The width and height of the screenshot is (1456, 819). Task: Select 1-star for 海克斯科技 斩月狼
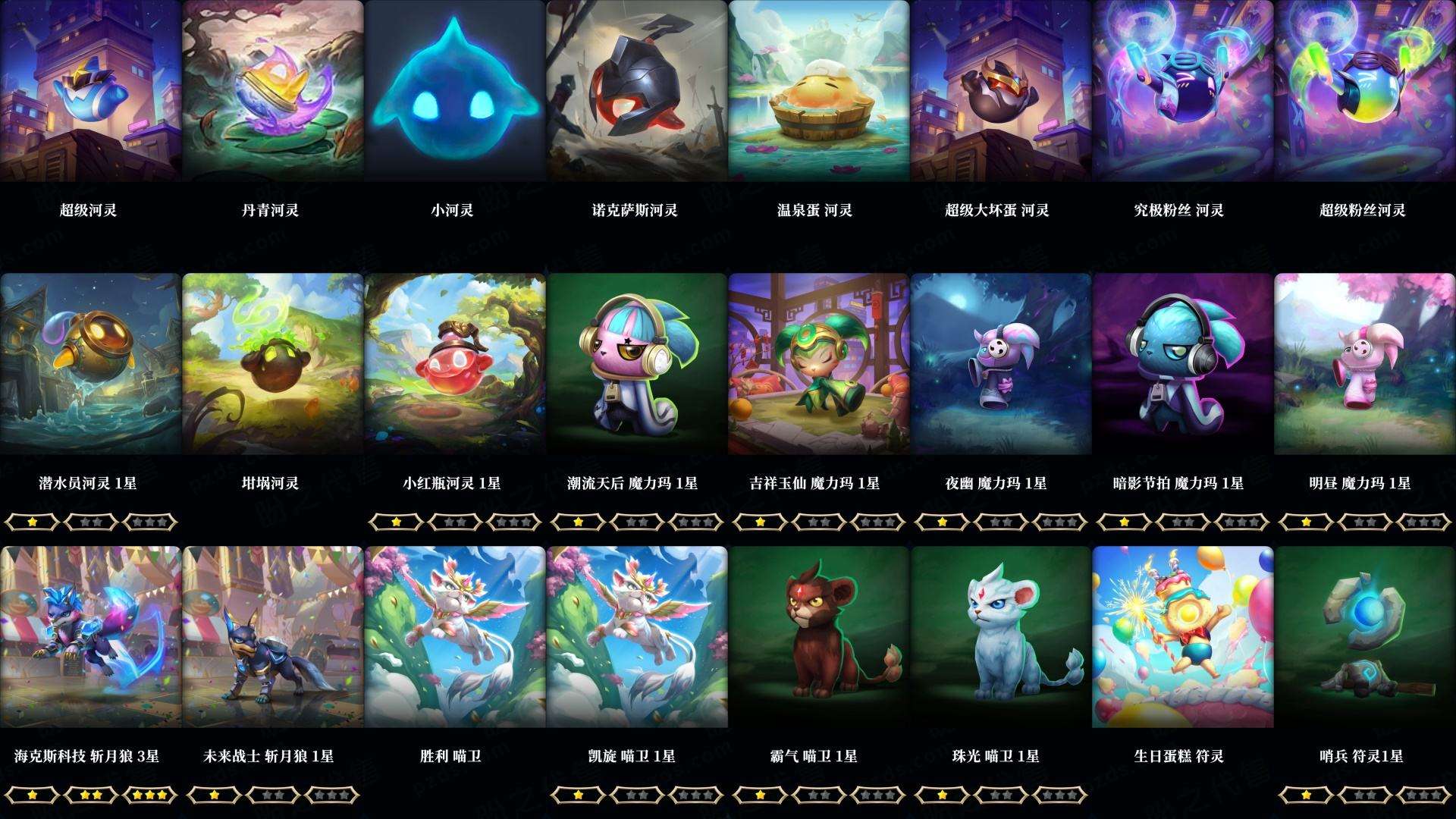(30, 798)
